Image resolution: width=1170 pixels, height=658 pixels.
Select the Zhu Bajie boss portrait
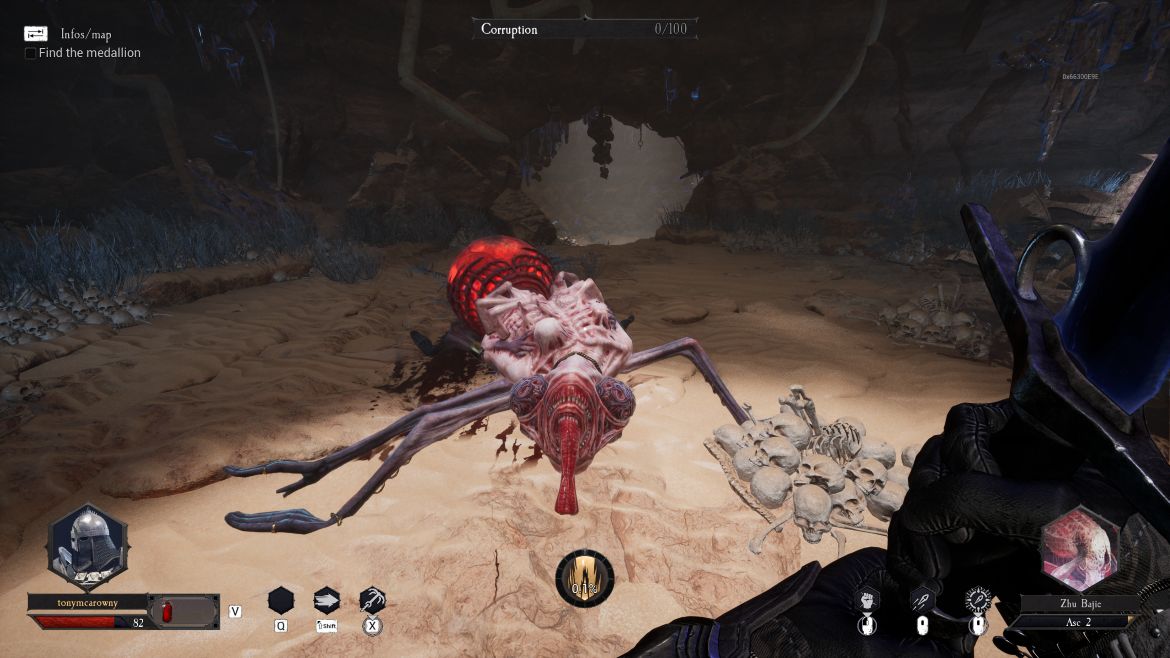(1080, 552)
